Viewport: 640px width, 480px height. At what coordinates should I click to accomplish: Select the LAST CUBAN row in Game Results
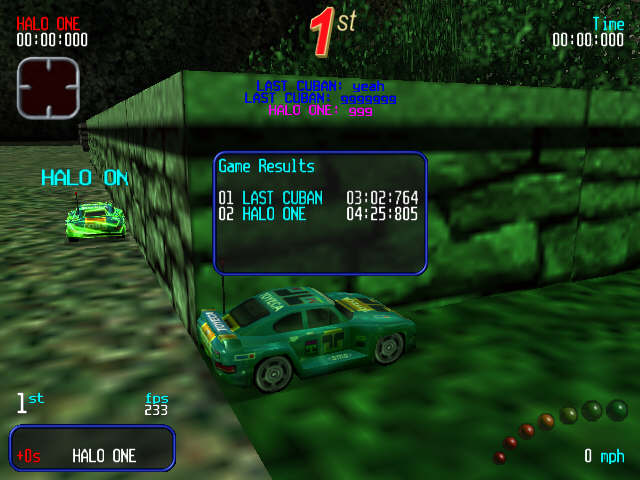[318, 197]
